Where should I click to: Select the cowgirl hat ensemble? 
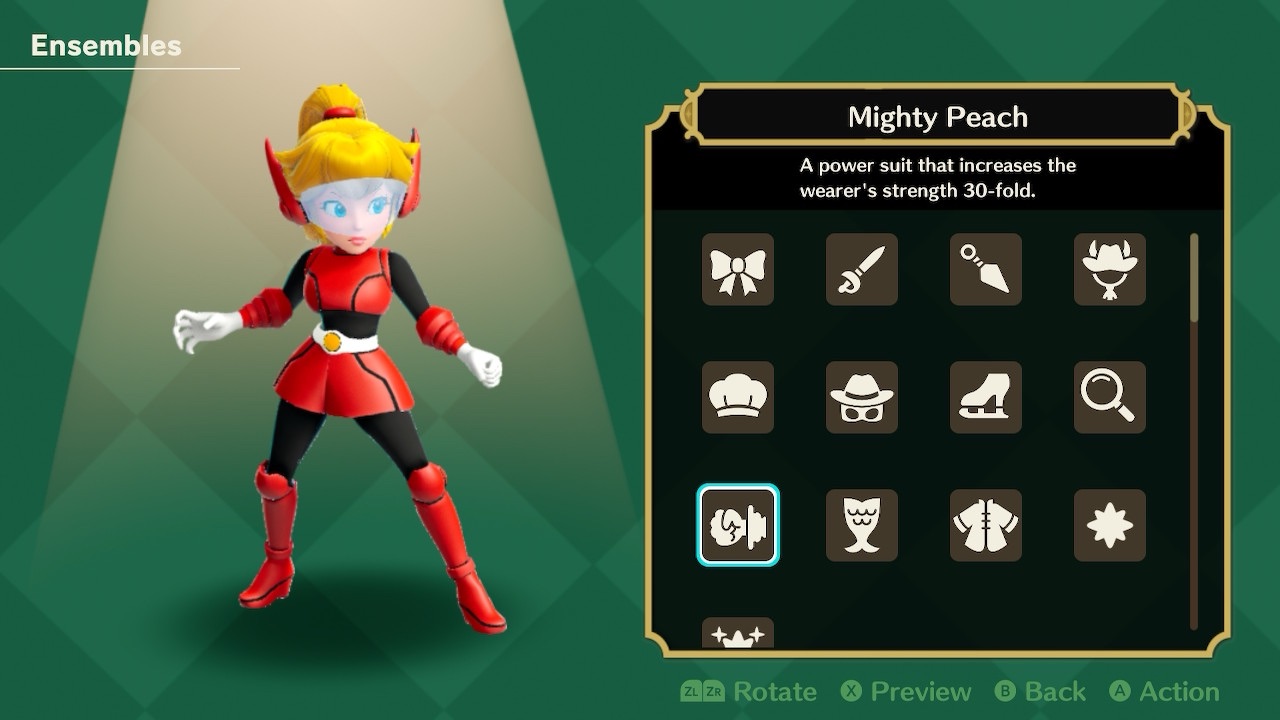tap(1110, 270)
